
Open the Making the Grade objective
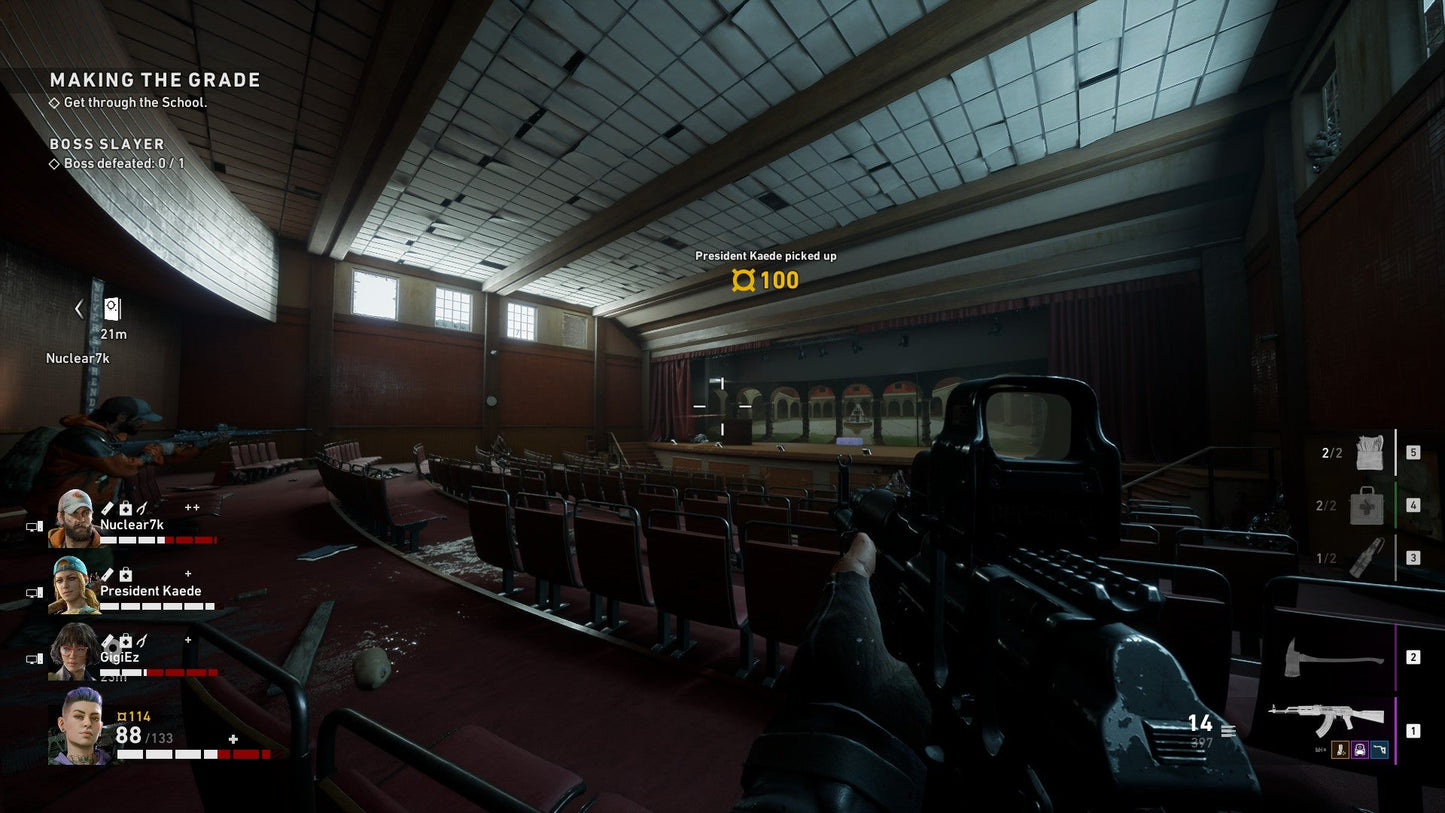coord(155,80)
